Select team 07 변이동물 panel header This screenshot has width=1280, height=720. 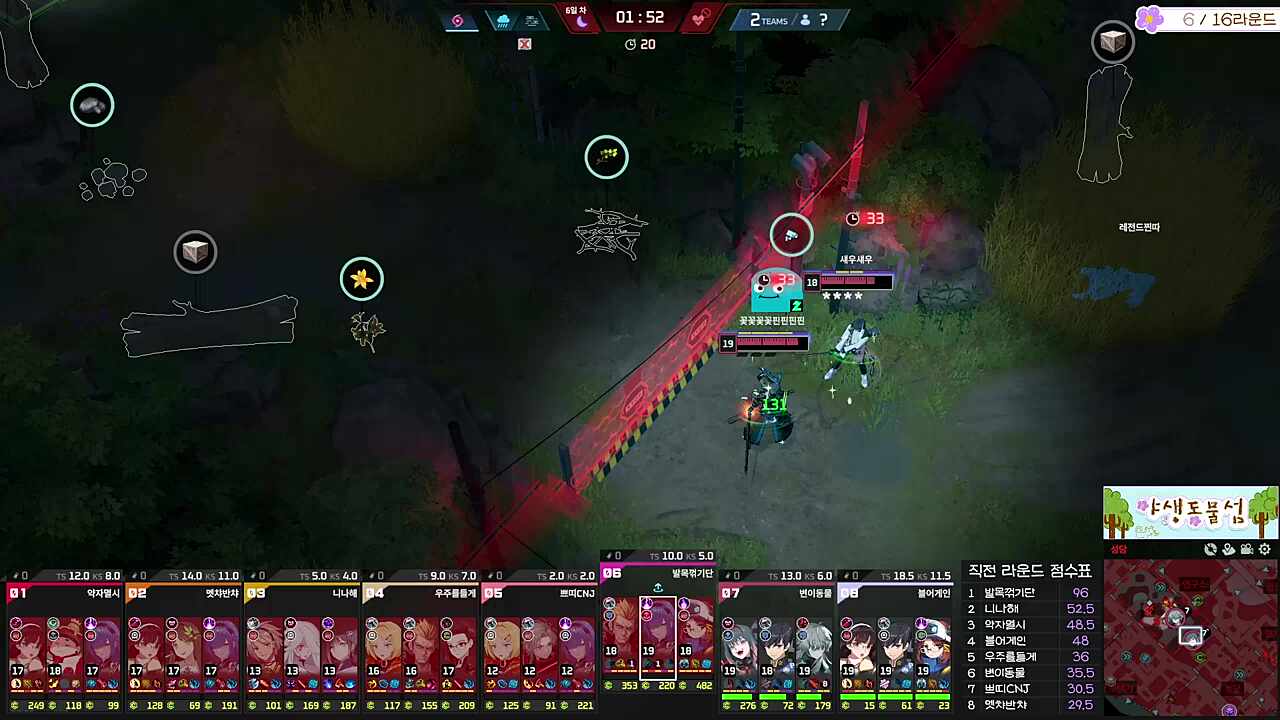tap(776, 593)
